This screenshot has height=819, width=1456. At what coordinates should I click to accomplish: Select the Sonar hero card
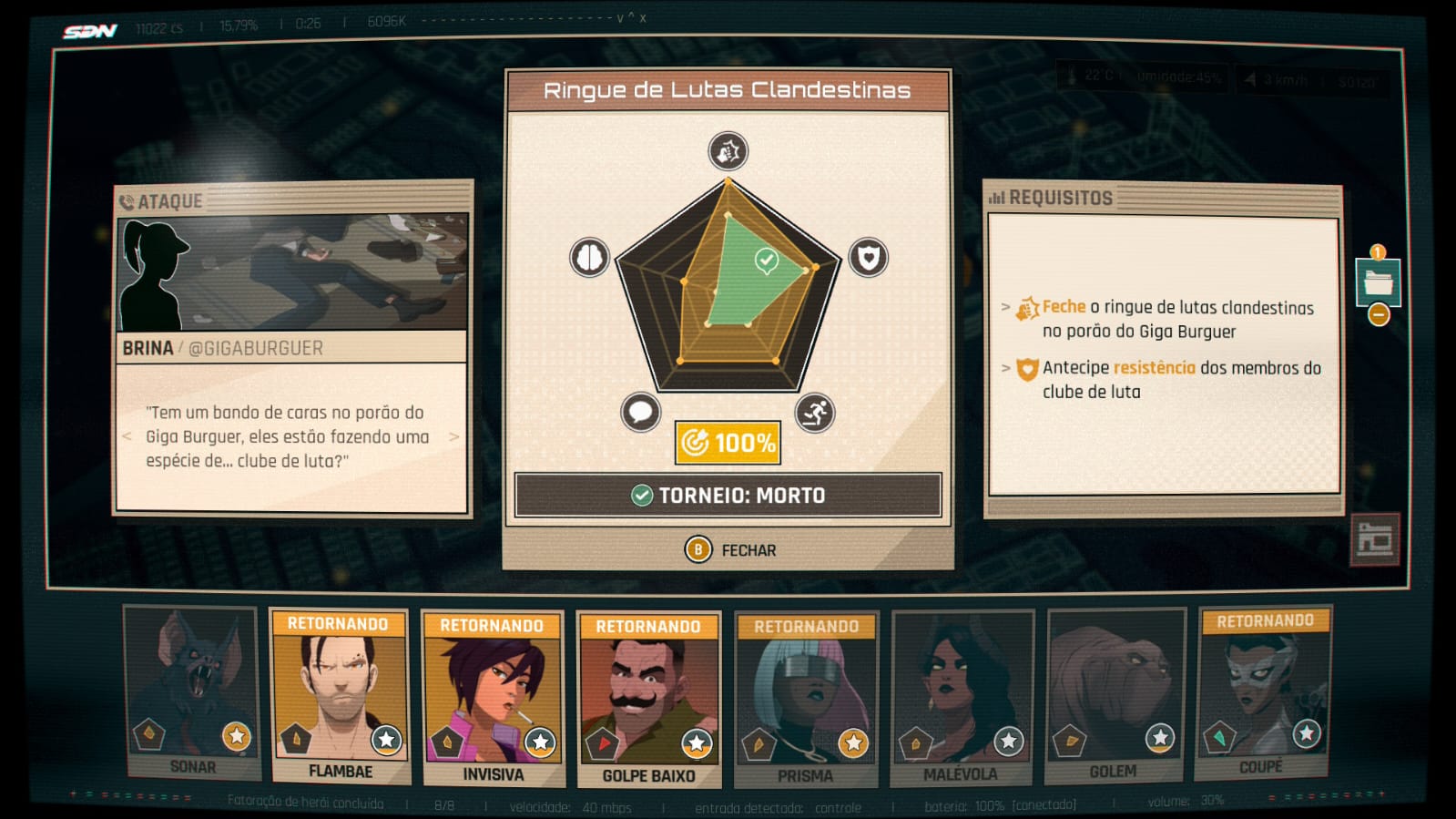pyautogui.click(x=191, y=692)
